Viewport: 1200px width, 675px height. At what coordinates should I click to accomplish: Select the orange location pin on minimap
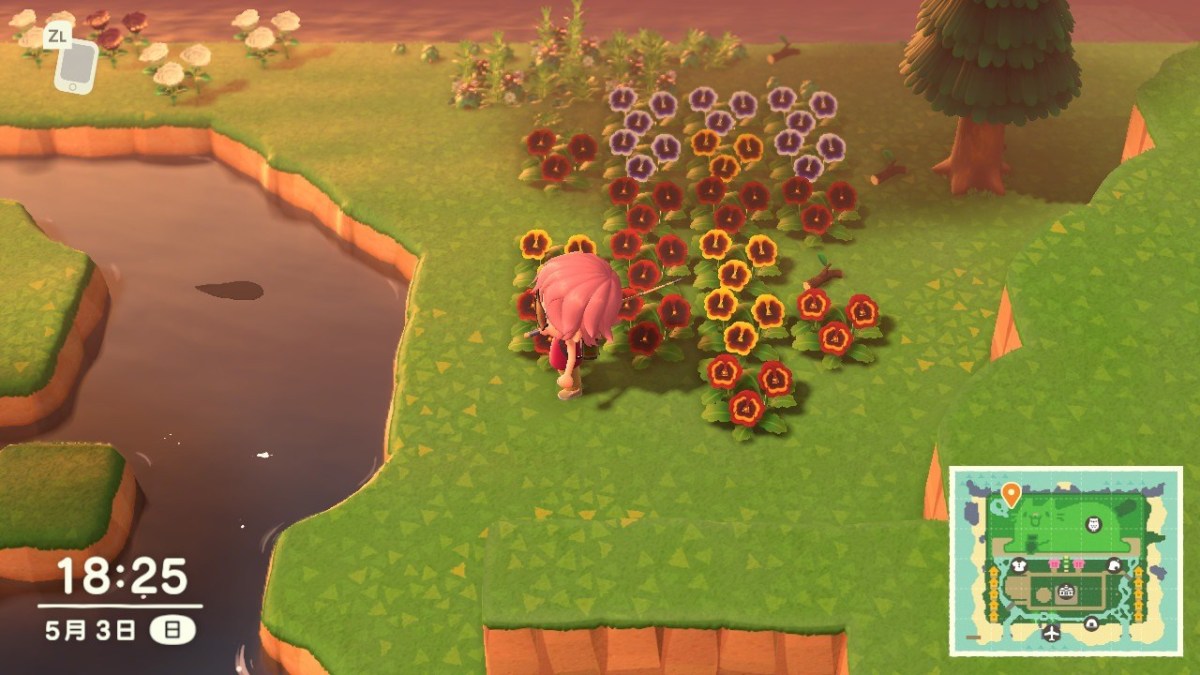tap(1011, 493)
